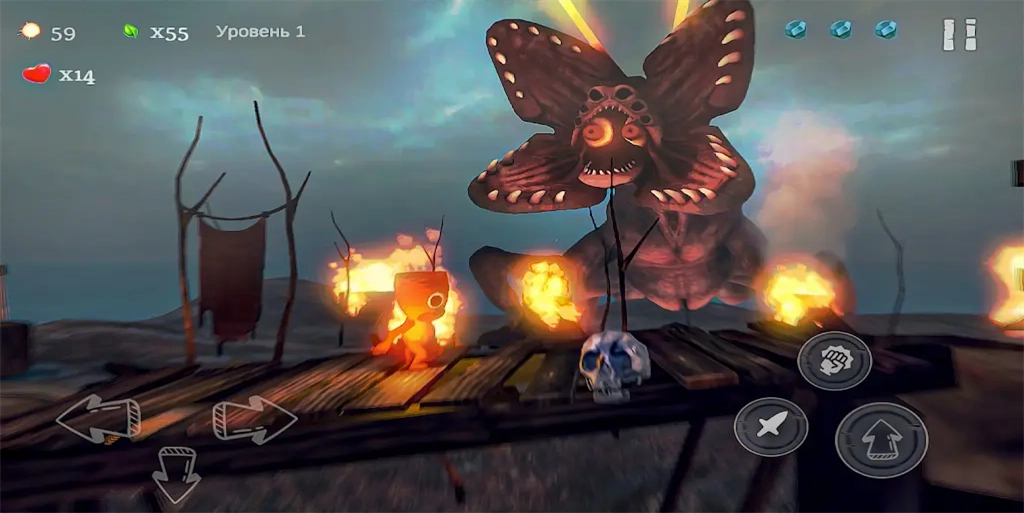Activate the fist punch attack button

pyautogui.click(x=834, y=361)
